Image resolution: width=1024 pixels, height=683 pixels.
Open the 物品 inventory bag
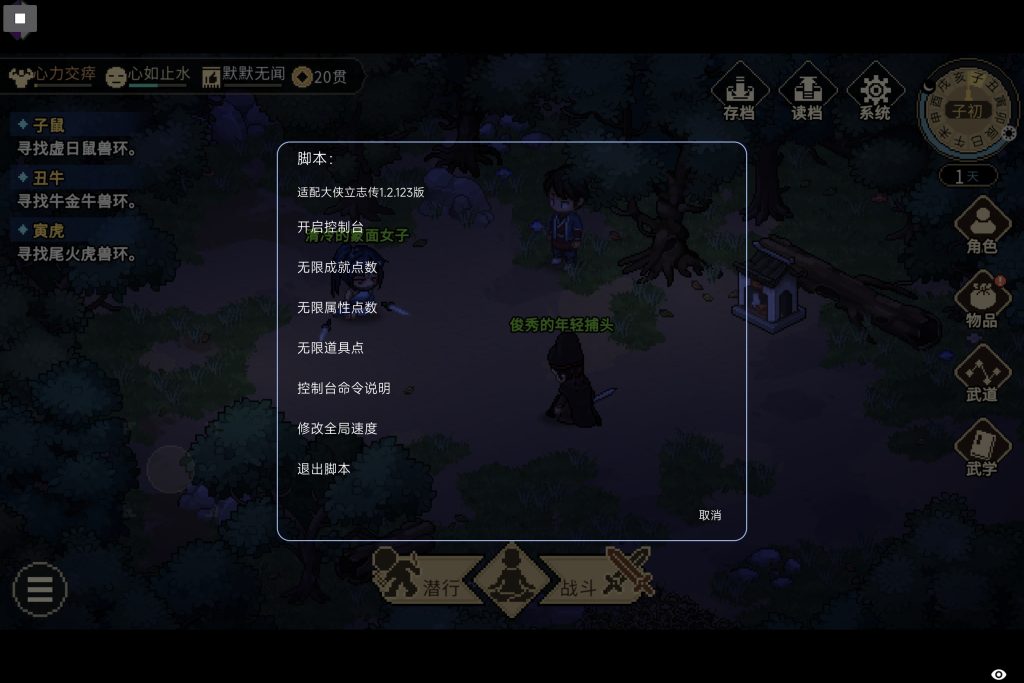click(x=982, y=300)
